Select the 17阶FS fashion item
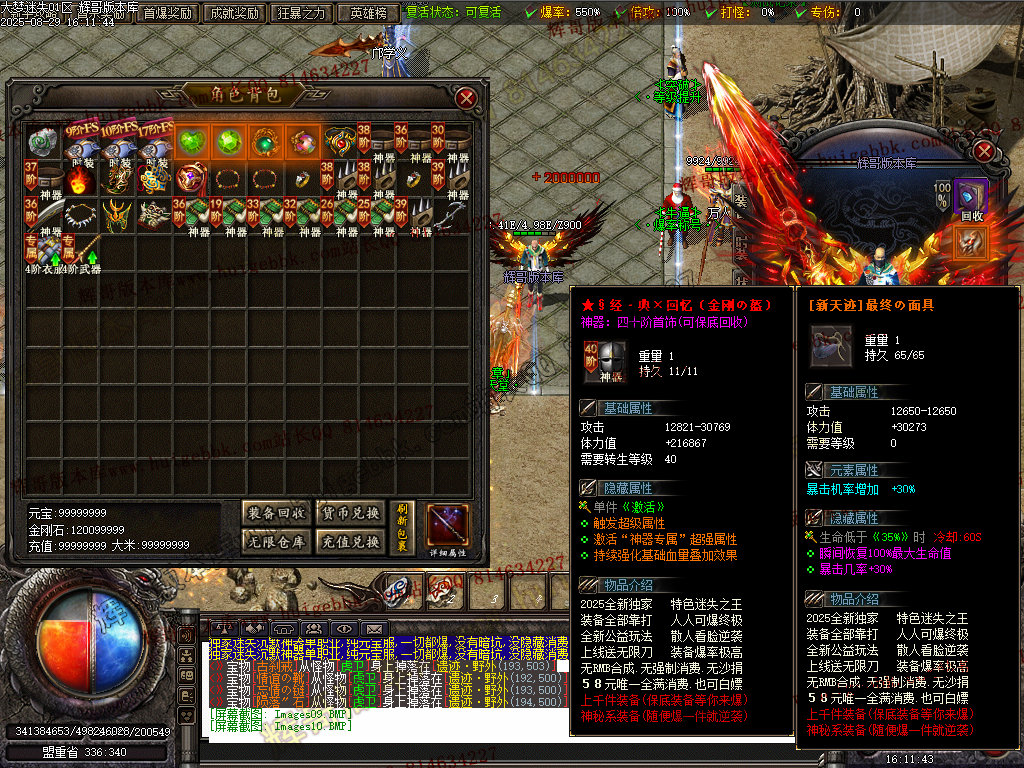The width and height of the screenshot is (1024, 768). pos(155,143)
